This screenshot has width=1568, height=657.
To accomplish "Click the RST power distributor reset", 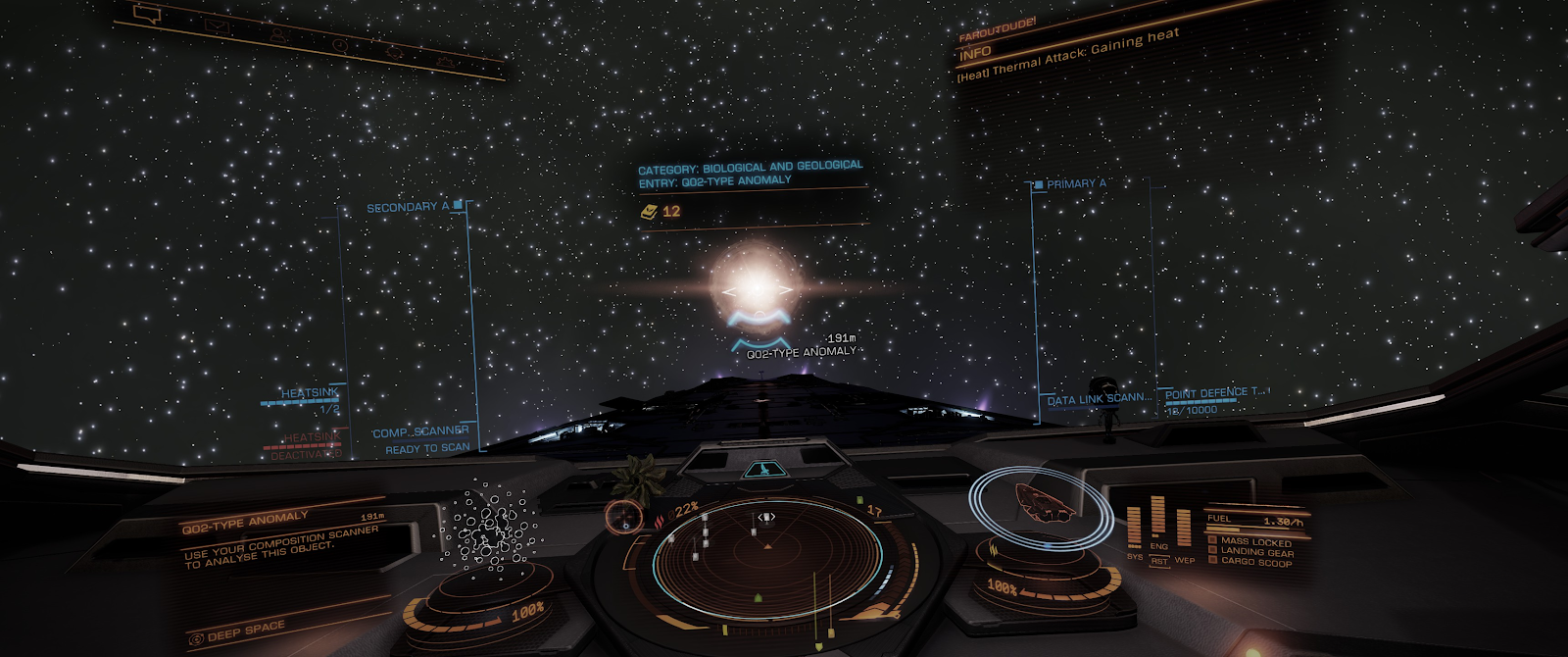I will 1159,562.
